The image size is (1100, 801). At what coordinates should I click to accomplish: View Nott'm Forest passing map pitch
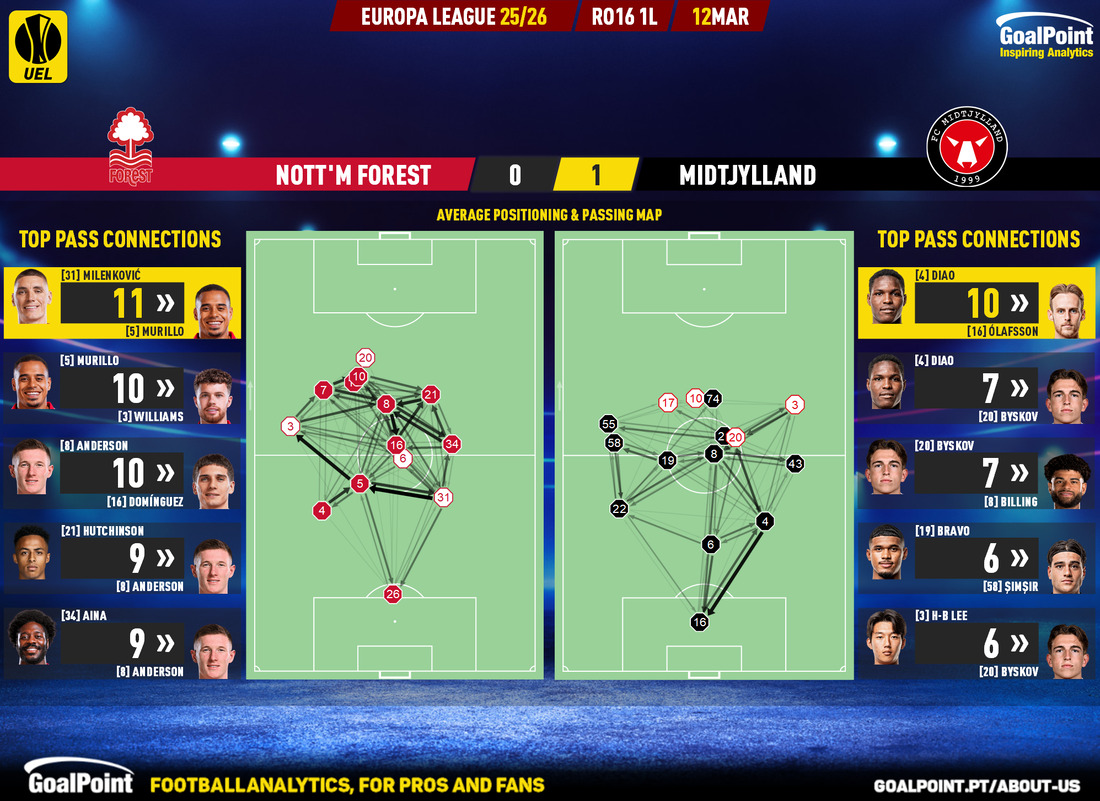395,455
